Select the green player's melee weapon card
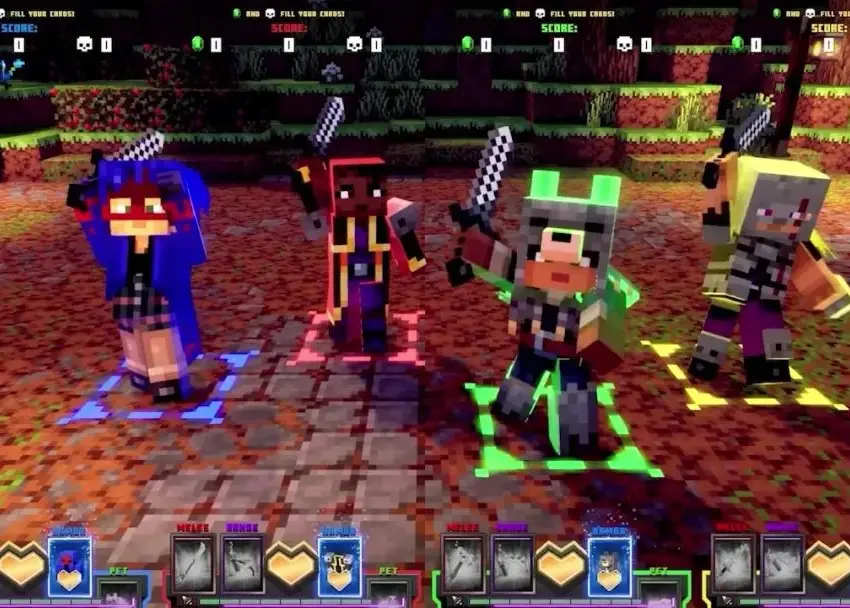The width and height of the screenshot is (850, 608). point(463,564)
